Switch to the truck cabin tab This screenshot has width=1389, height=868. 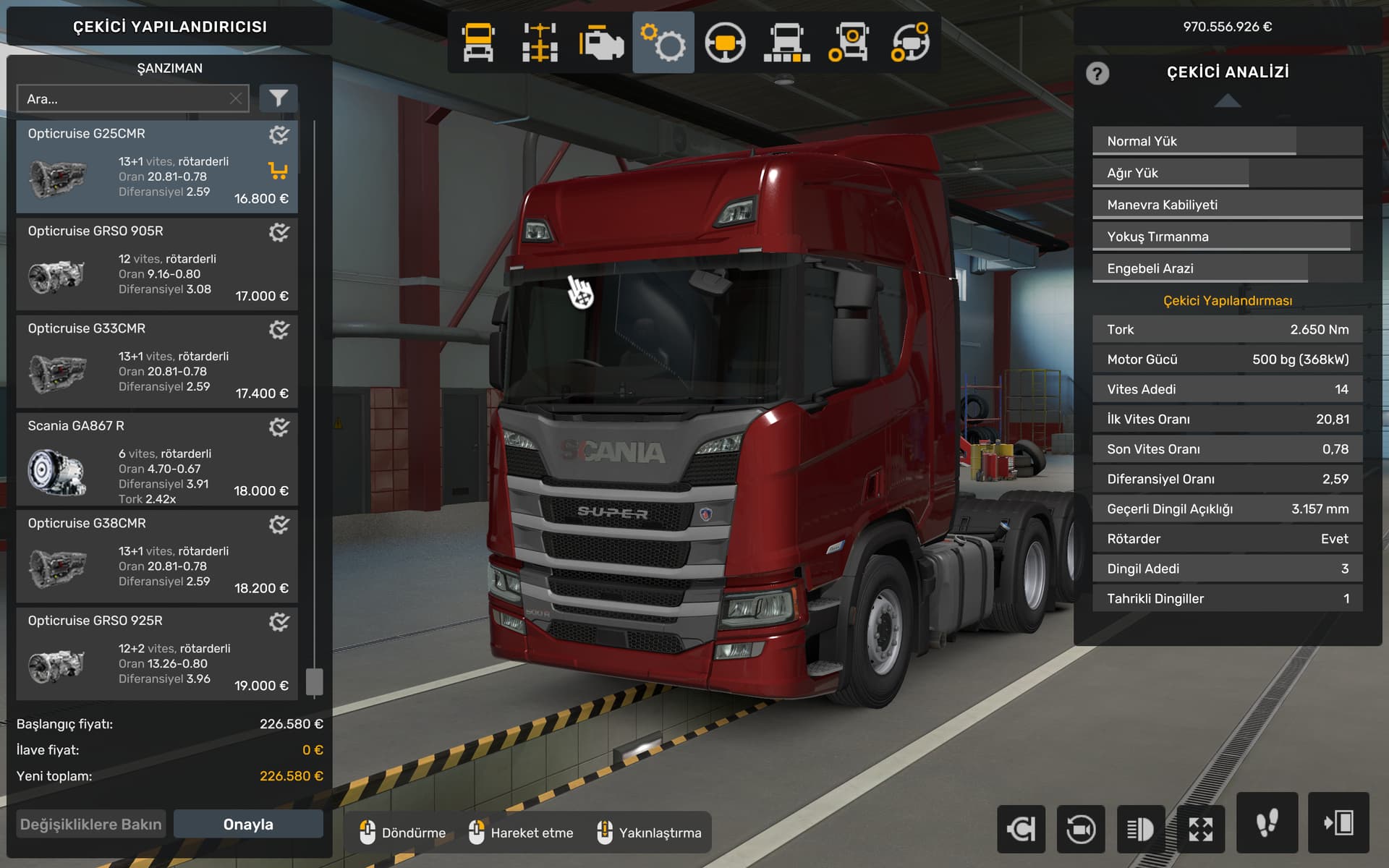(478, 43)
